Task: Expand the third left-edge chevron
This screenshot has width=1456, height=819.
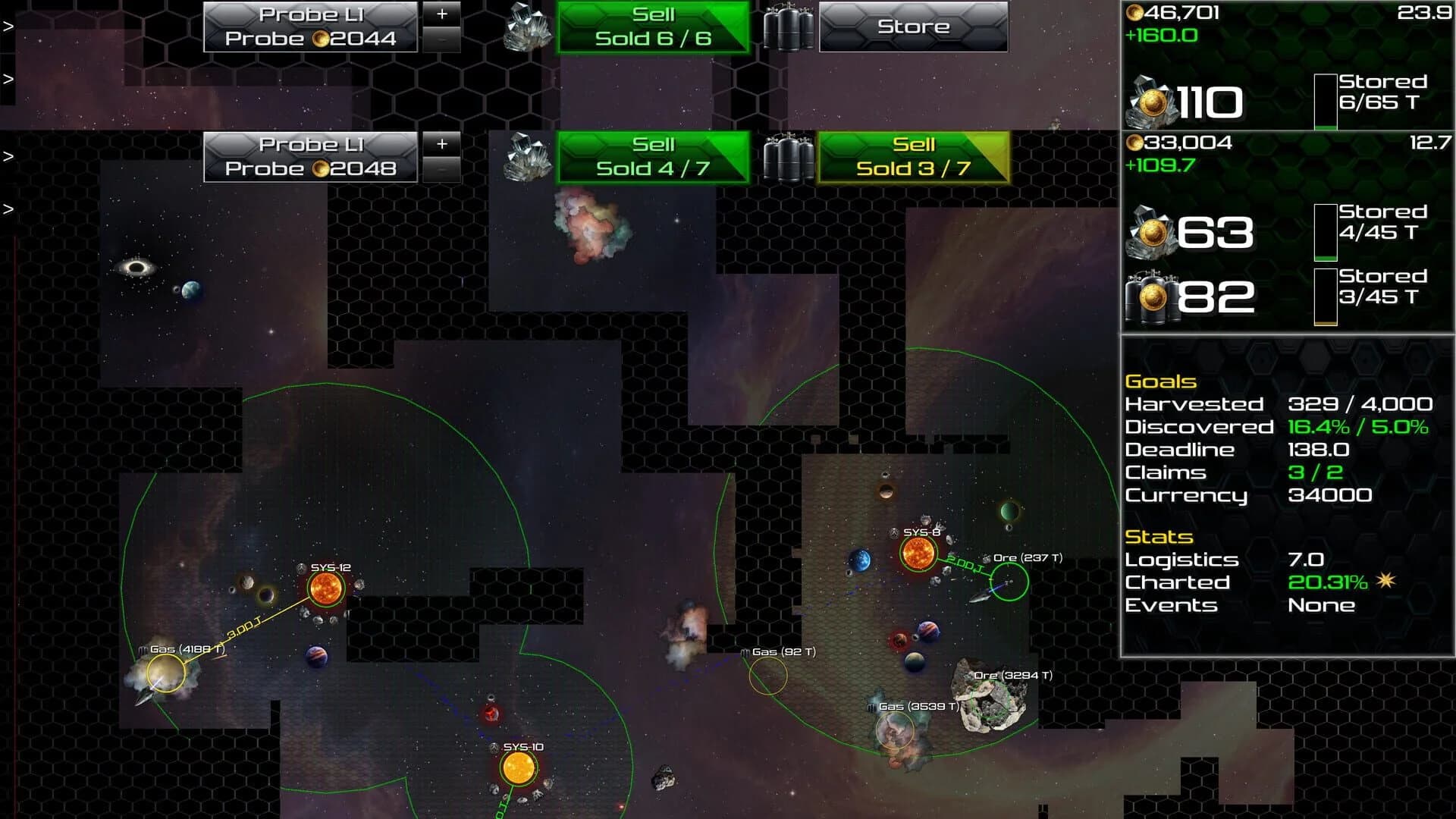Action: (9, 207)
